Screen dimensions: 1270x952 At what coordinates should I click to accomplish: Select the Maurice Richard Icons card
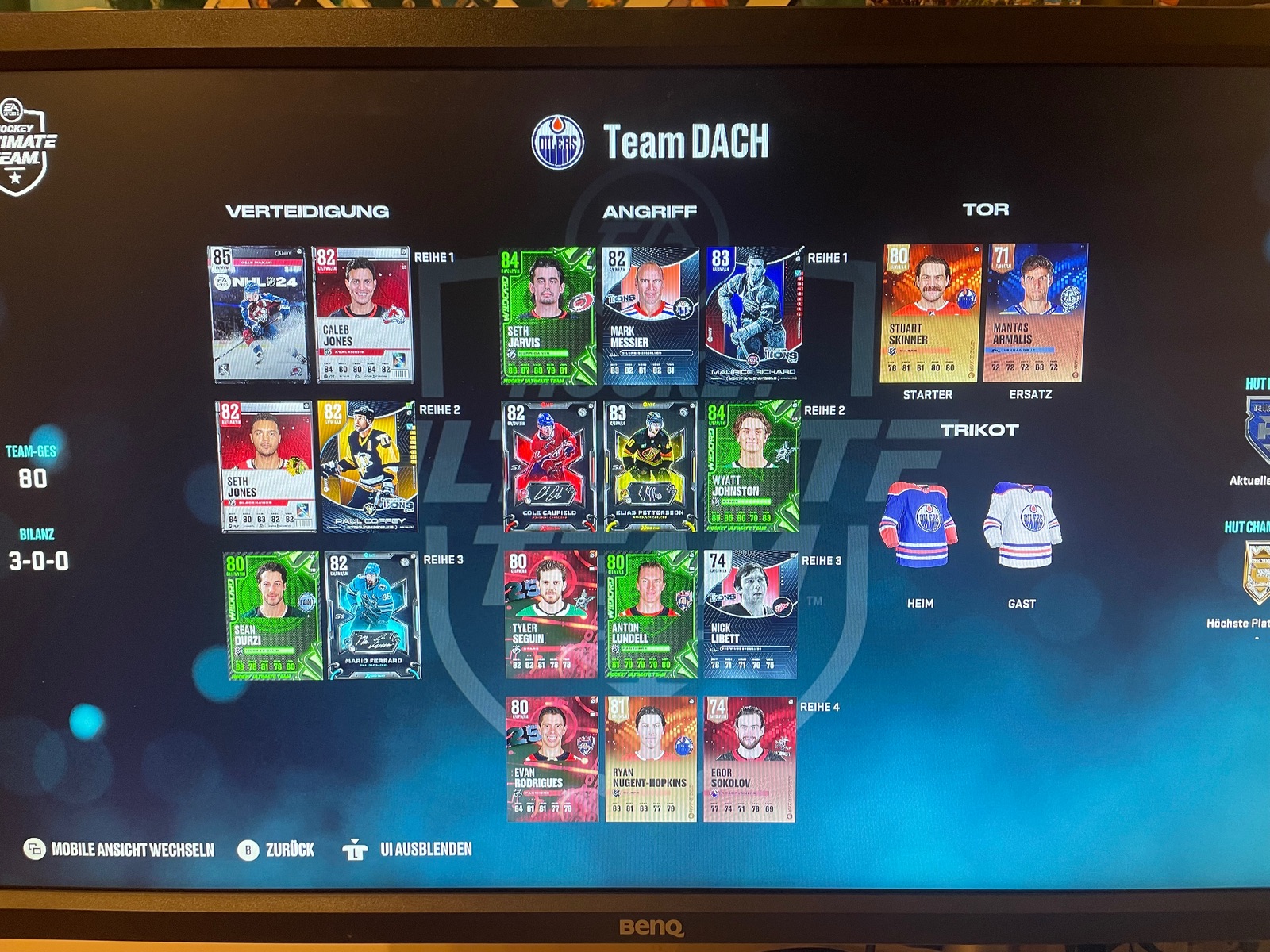point(752,315)
